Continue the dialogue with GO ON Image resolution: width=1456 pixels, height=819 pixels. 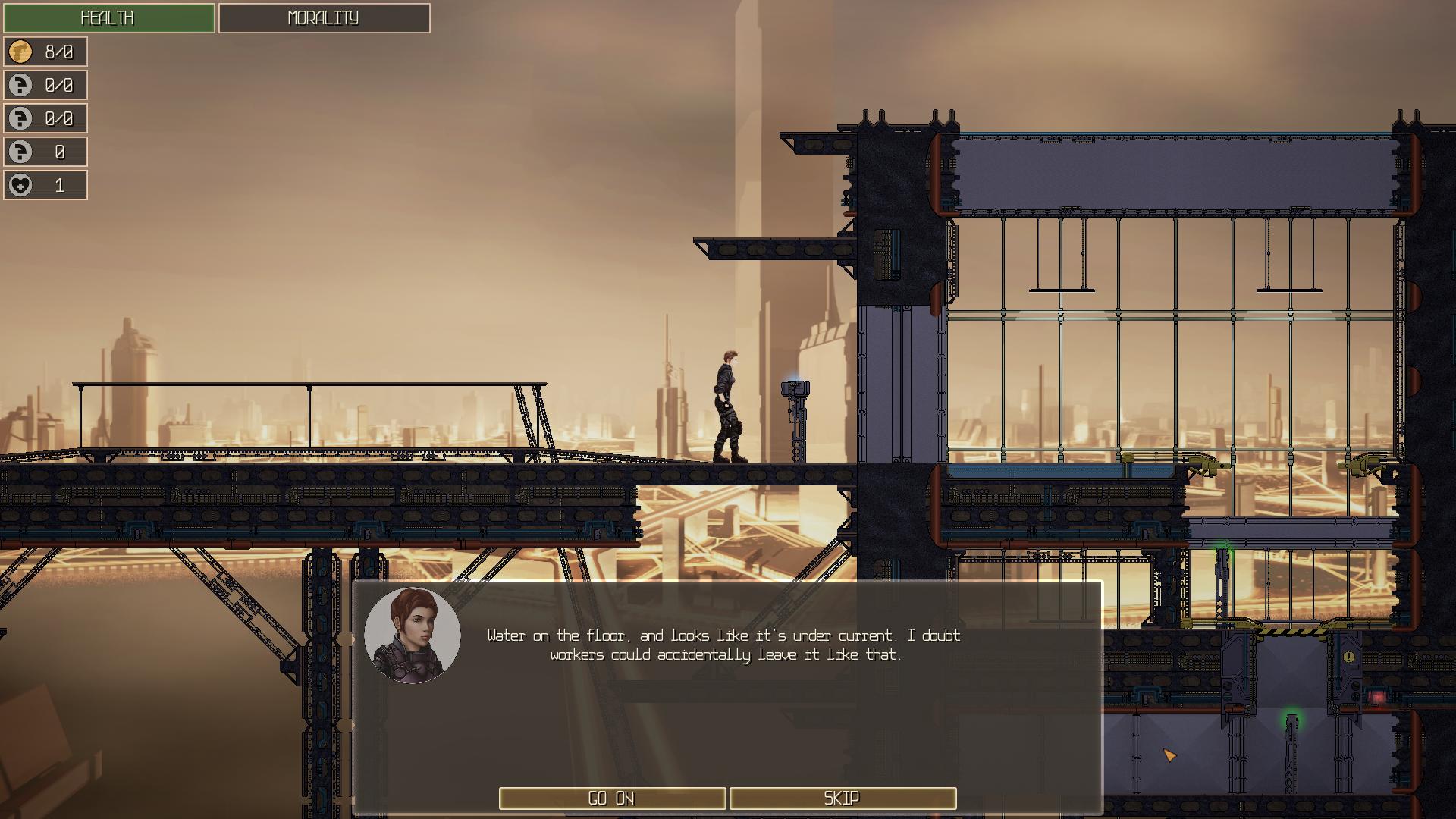coord(612,798)
